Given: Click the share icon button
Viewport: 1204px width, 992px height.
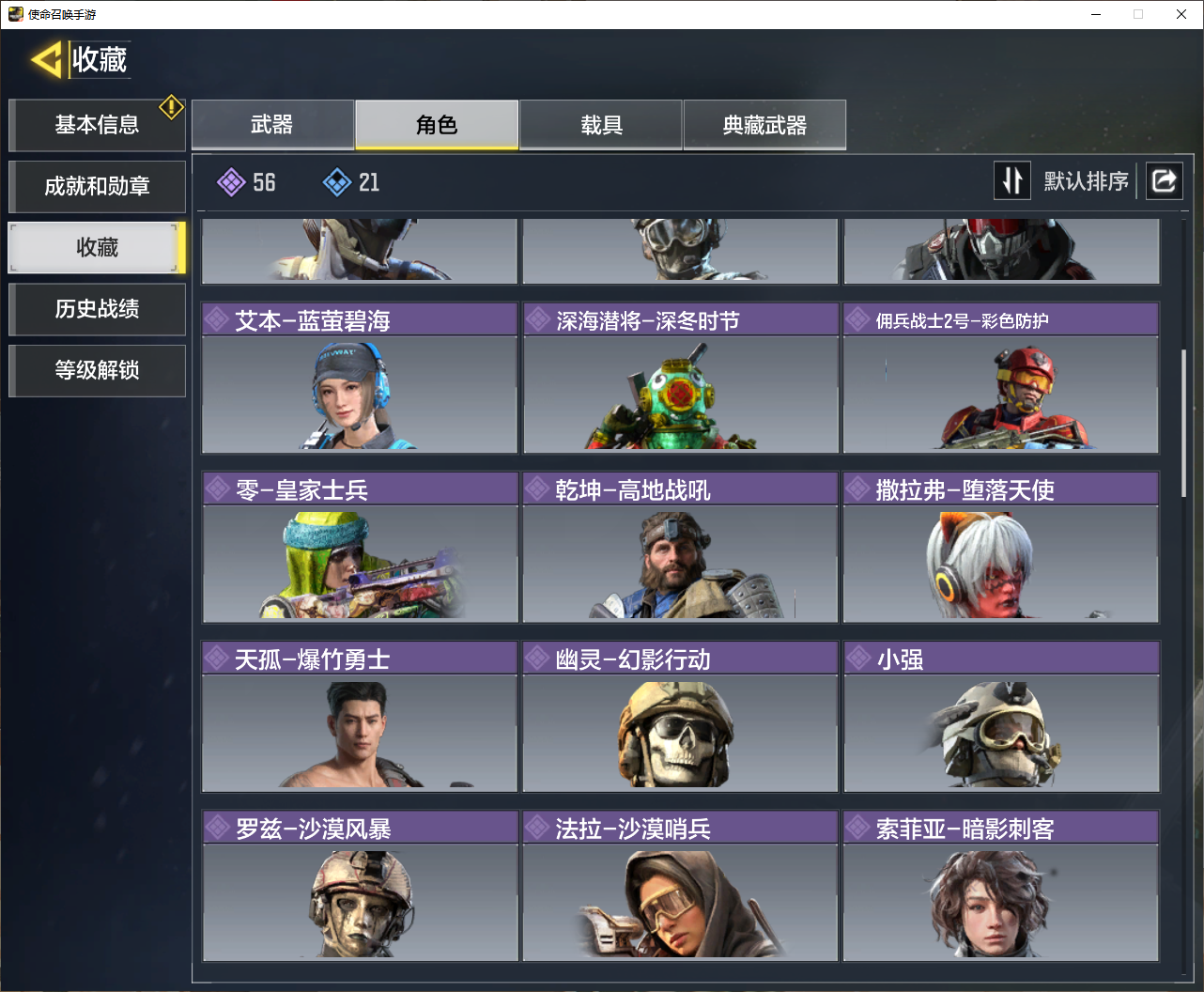Looking at the screenshot, I should click(x=1164, y=180).
